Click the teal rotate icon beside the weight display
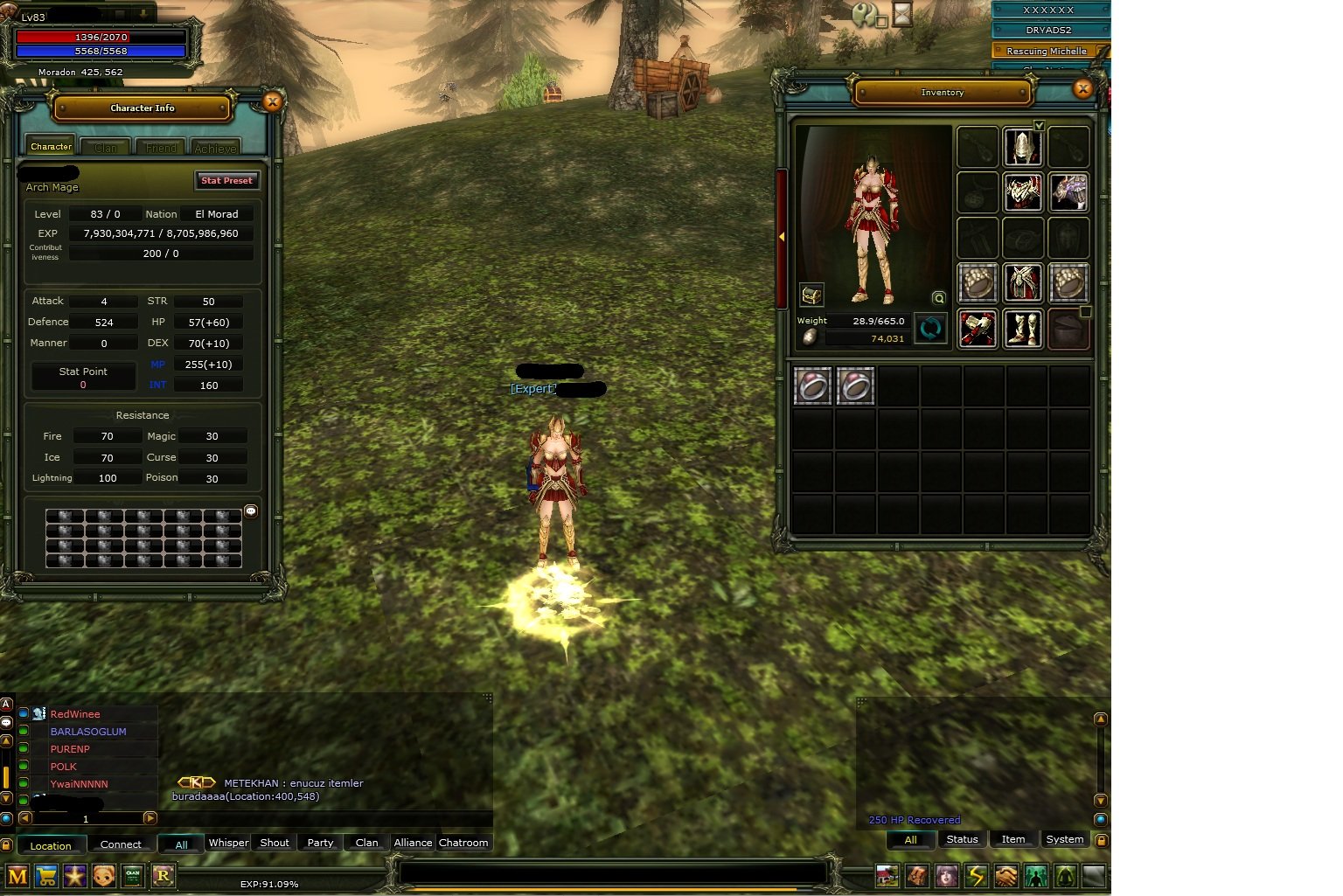This screenshot has width=1343, height=896. click(930, 329)
